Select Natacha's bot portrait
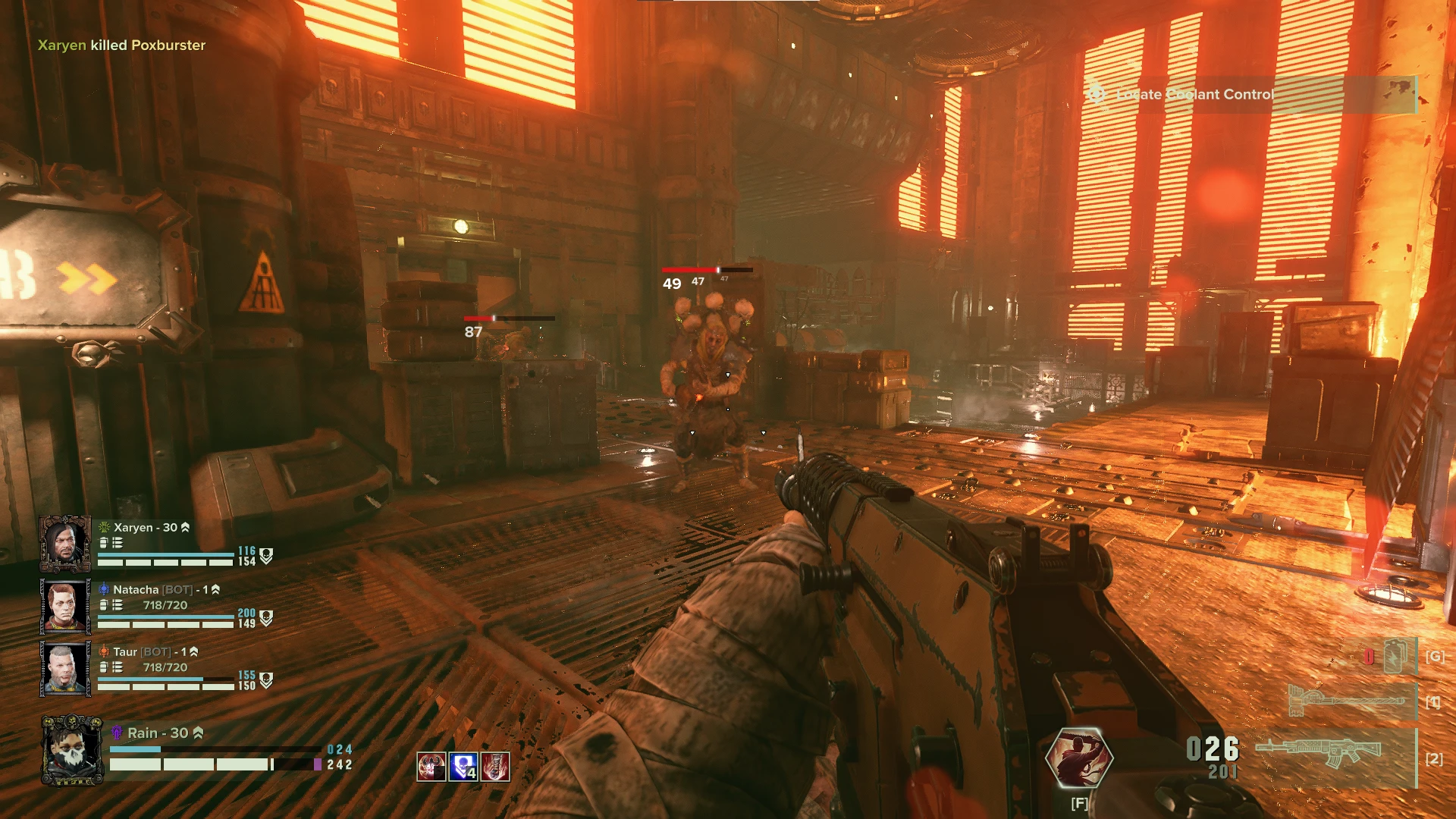The height and width of the screenshot is (819, 1456). tap(65, 606)
